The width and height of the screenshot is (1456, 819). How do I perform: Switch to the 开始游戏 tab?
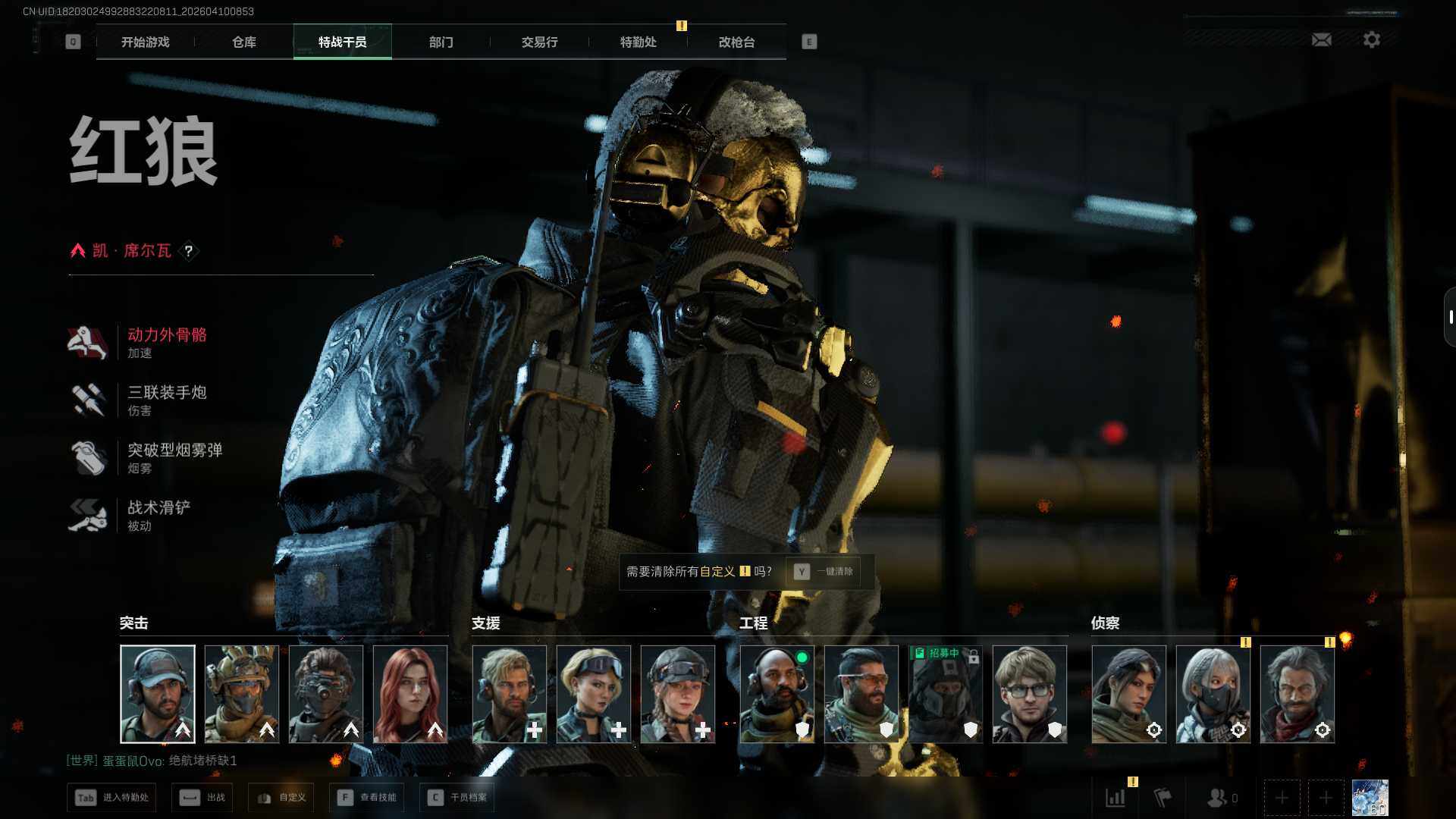146,42
